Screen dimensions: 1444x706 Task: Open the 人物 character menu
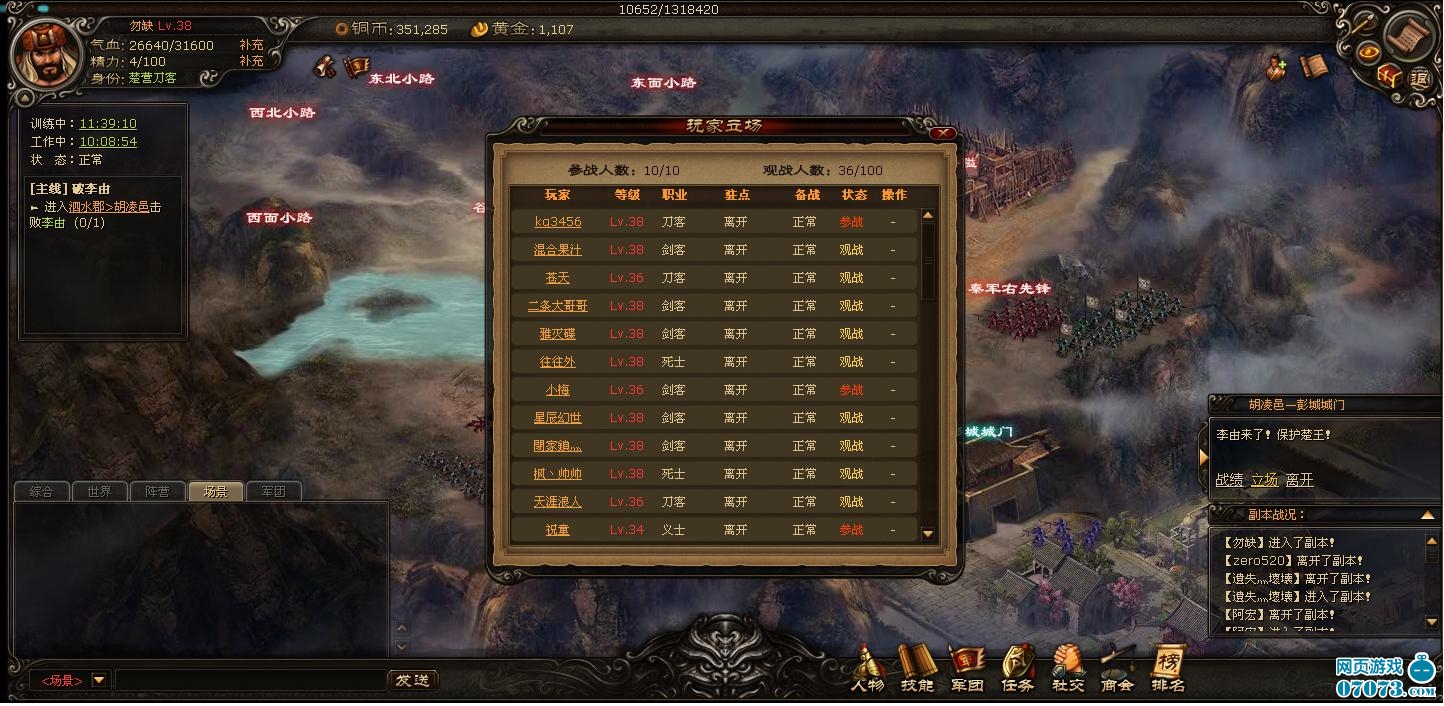point(867,670)
